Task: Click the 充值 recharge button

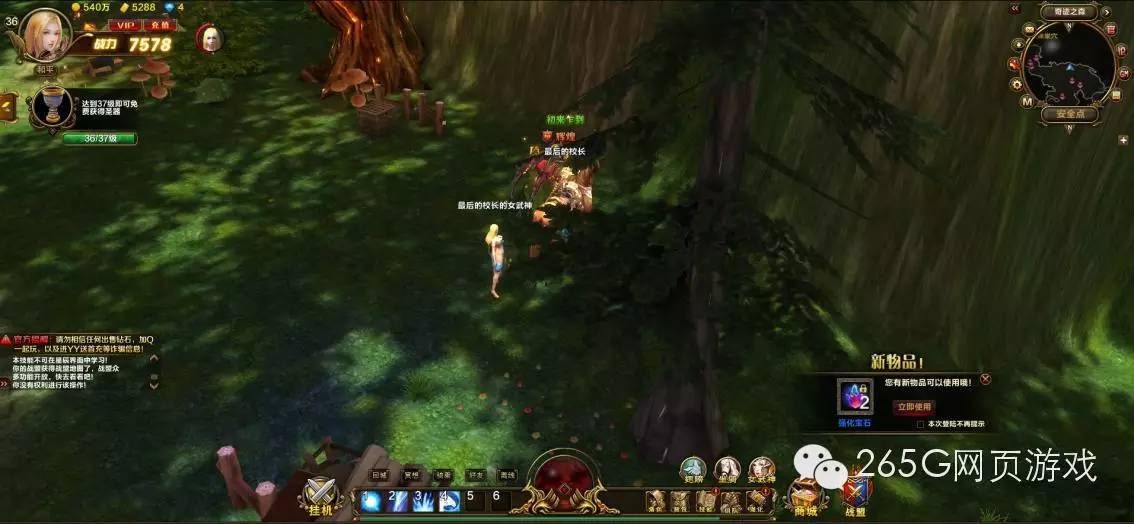Action: click(158, 25)
